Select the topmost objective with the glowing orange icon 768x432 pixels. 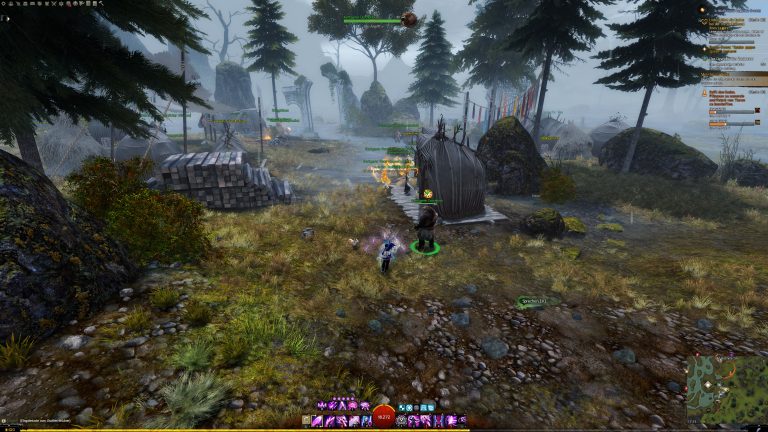click(703, 9)
